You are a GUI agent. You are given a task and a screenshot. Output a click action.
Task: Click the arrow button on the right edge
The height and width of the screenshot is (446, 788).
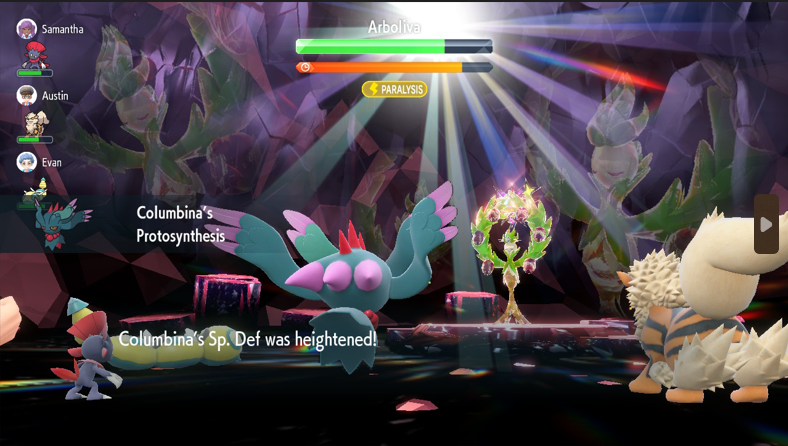click(766, 224)
